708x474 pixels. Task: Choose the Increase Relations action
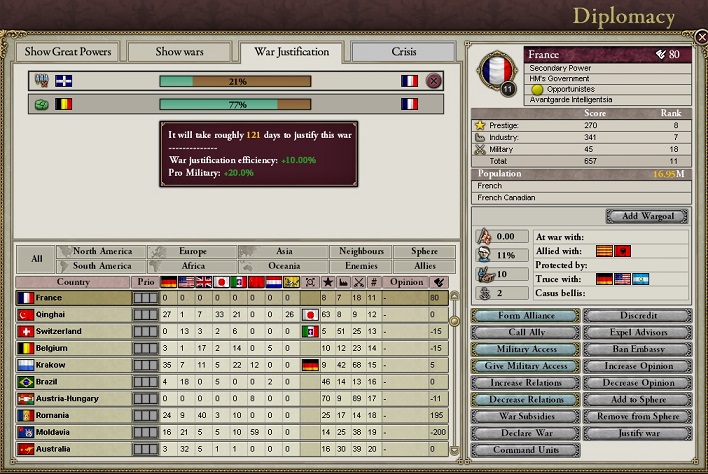coord(525,383)
